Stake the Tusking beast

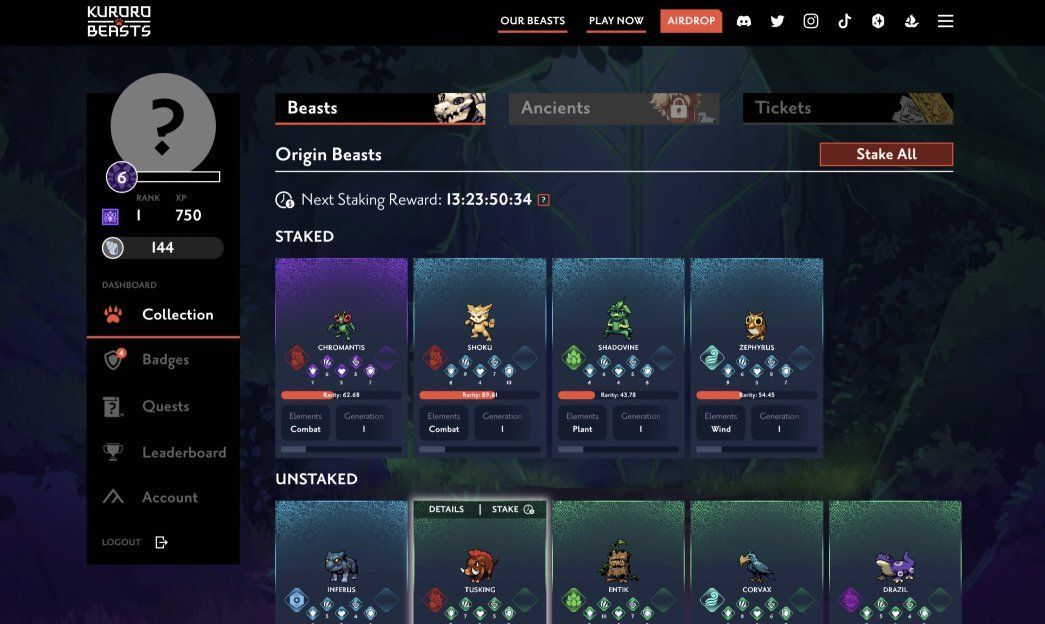(512, 509)
